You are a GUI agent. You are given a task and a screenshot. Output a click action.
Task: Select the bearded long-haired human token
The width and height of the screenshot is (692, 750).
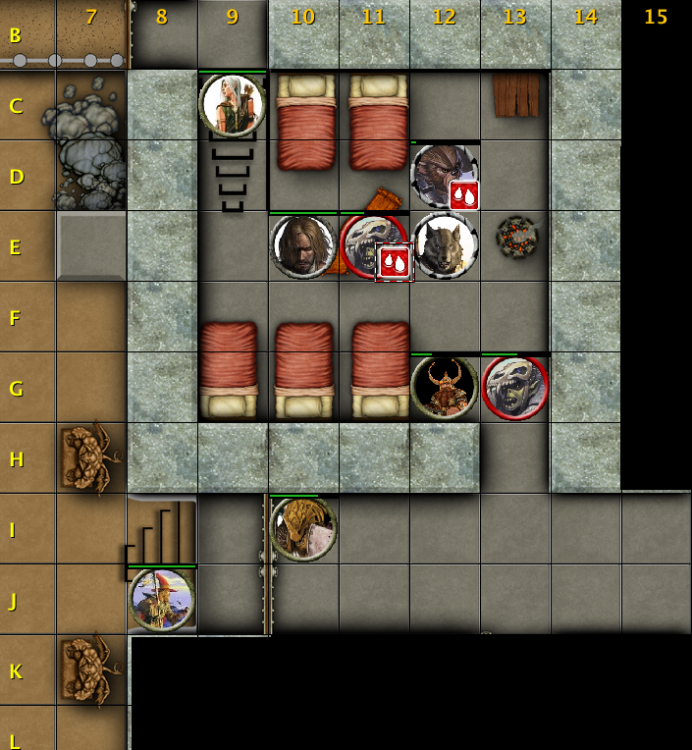coord(302,246)
